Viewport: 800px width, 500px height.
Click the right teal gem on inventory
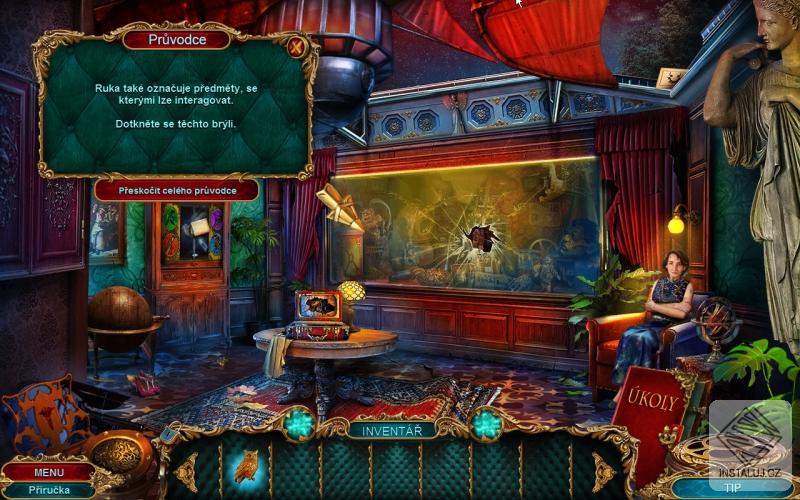(487, 424)
